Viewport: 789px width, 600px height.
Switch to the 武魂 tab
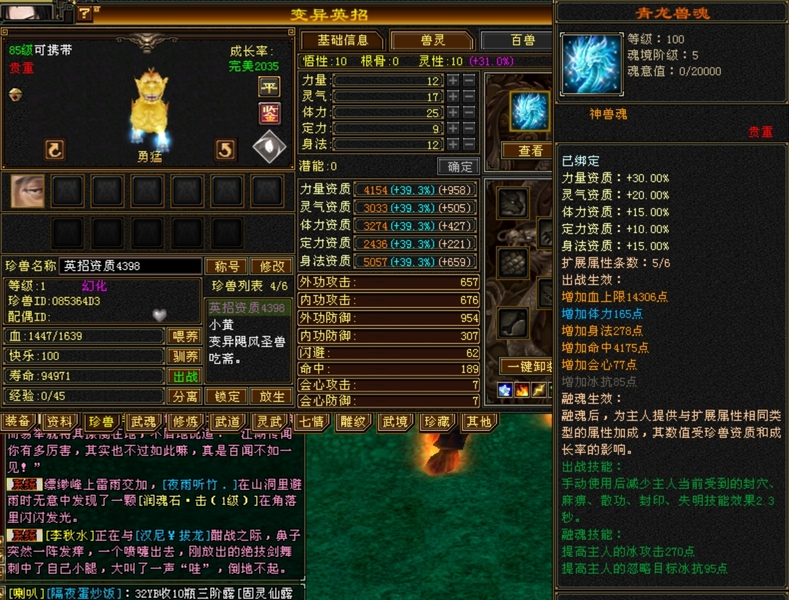143,421
